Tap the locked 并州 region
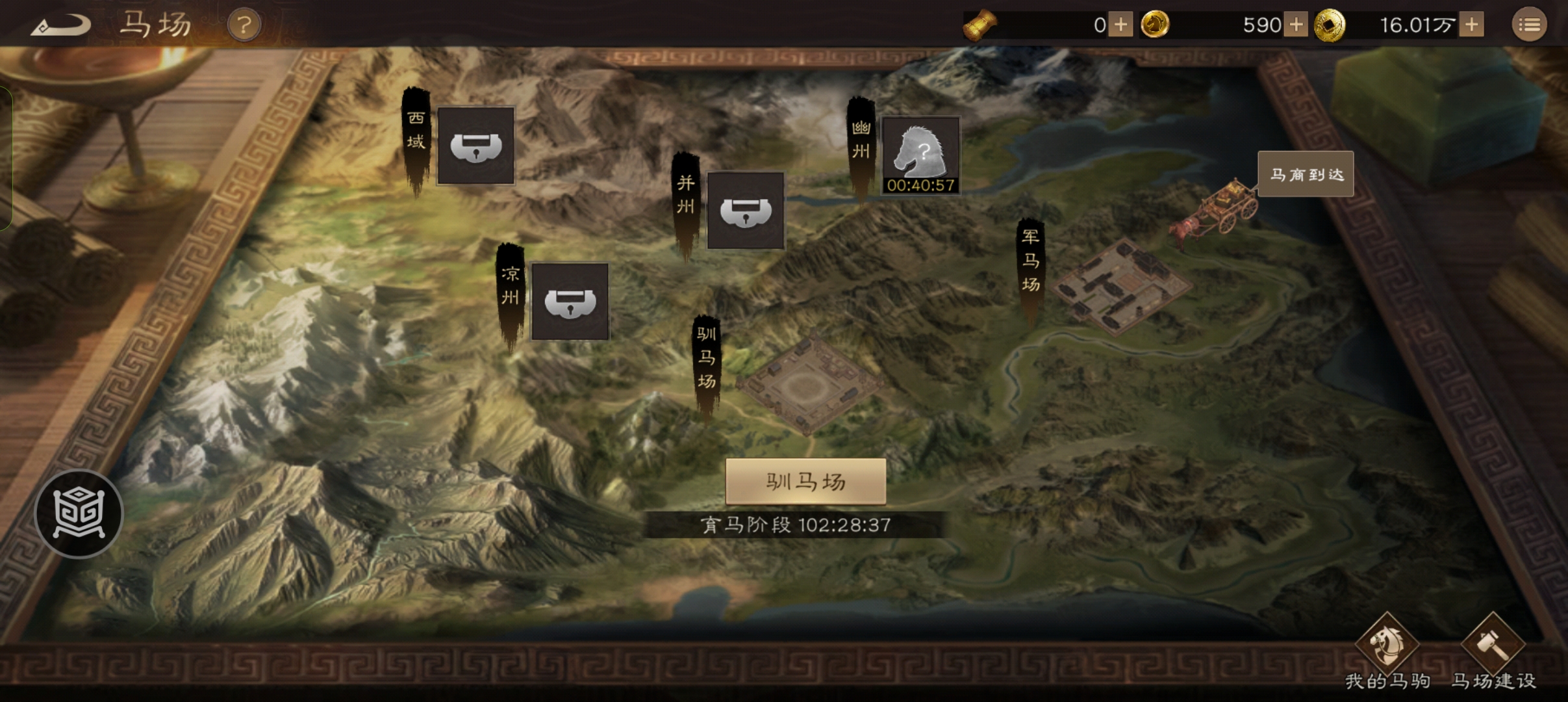1568x702 pixels. pos(746,211)
